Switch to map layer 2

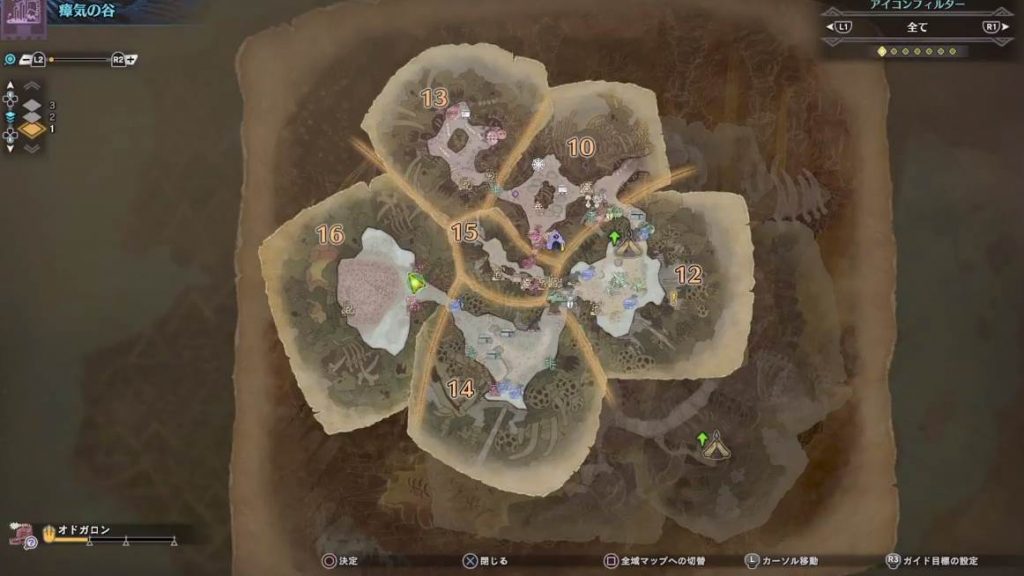point(32,117)
